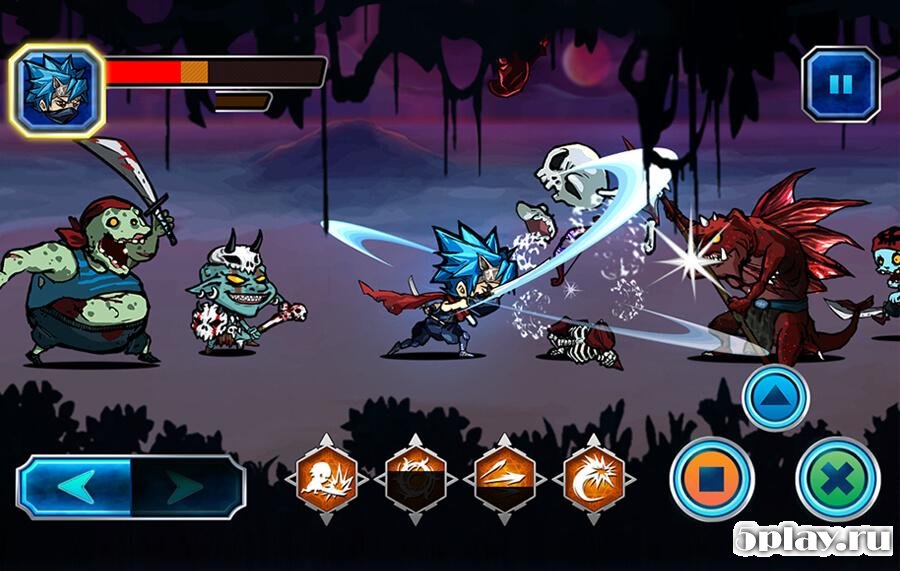Cast the crescent burst skill
The image size is (900, 571).
[x=593, y=478]
